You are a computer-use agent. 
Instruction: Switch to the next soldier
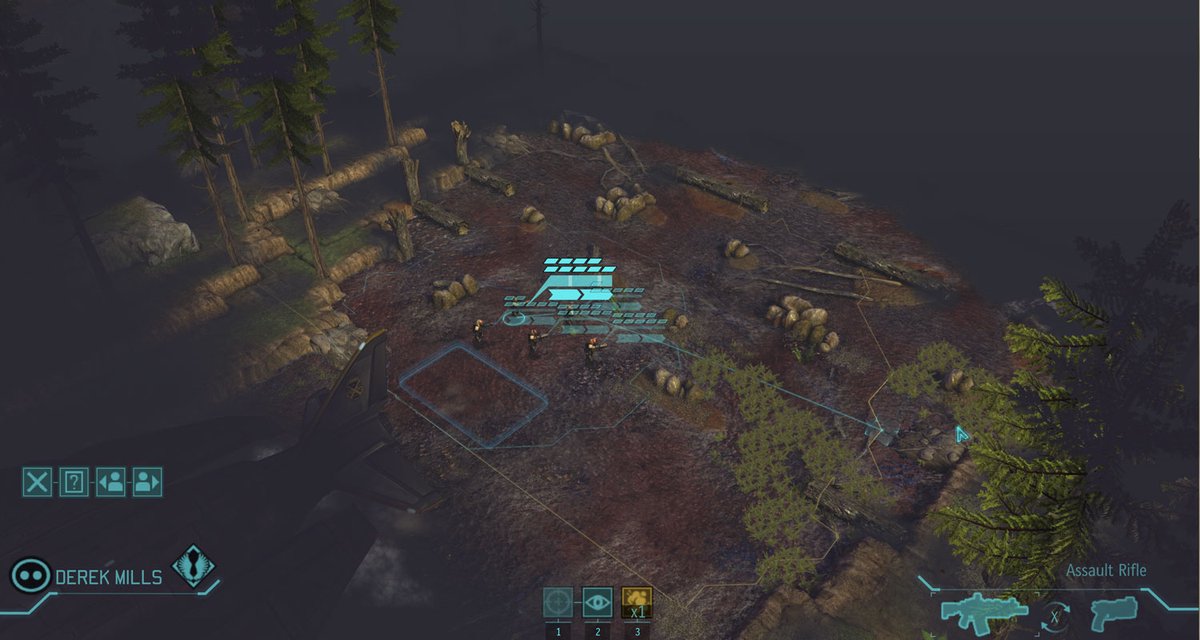click(x=147, y=482)
